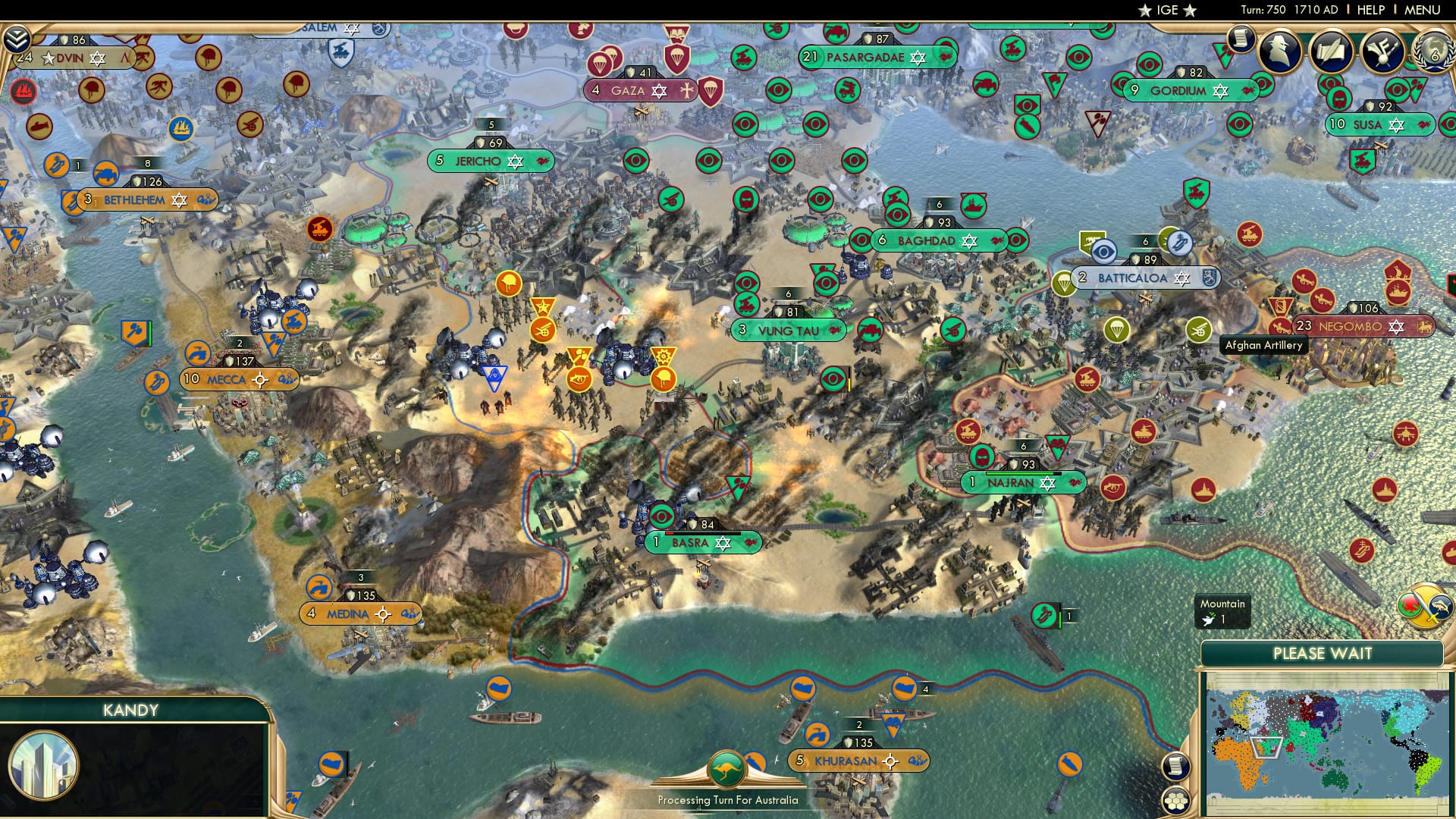Open the Diplomacy overview scroll-and-quill icon
Image resolution: width=1456 pixels, height=819 pixels.
click(1331, 50)
